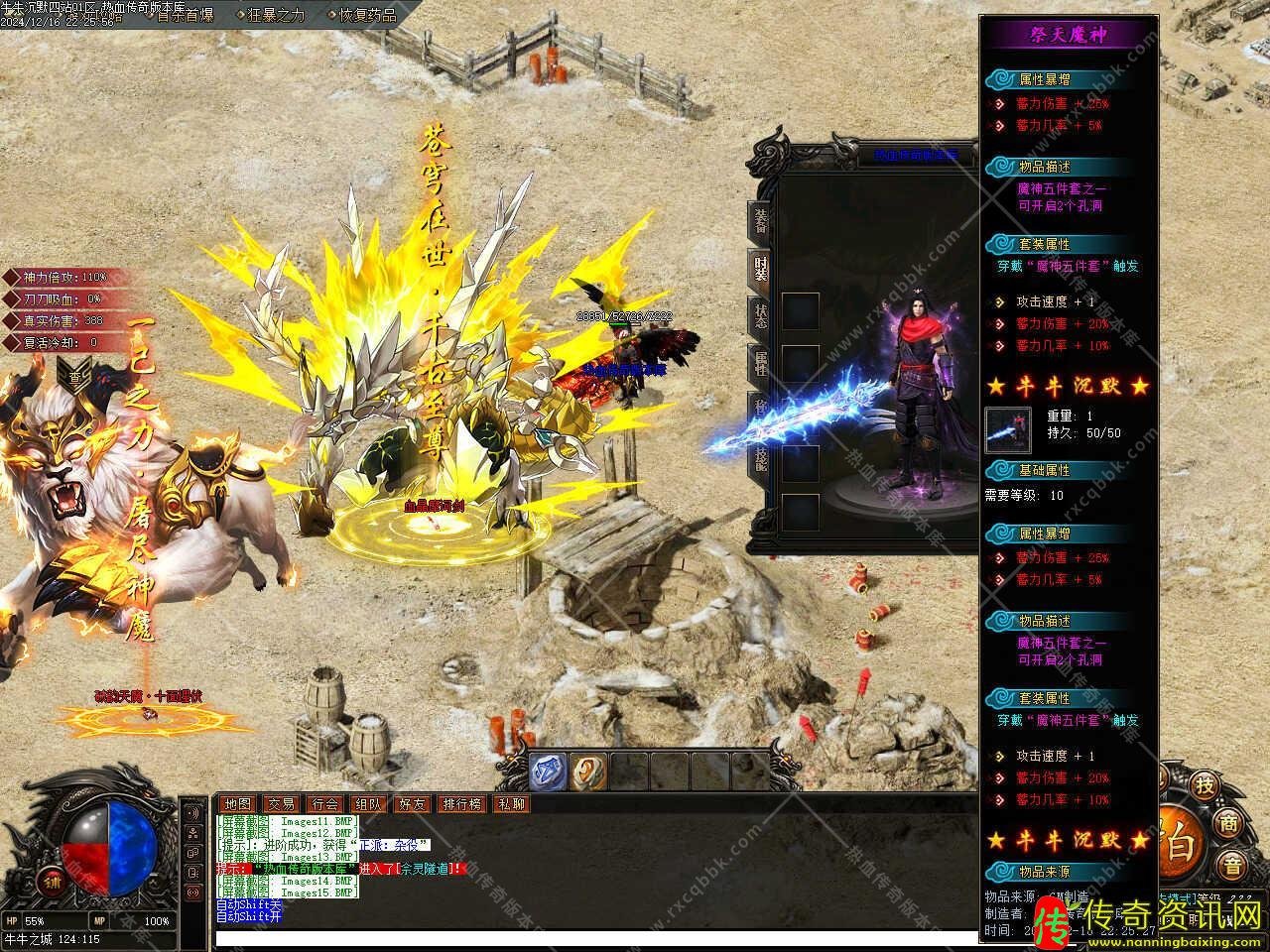Open the 技能 skills tab
The height and width of the screenshot is (952, 1270).
coord(761,457)
